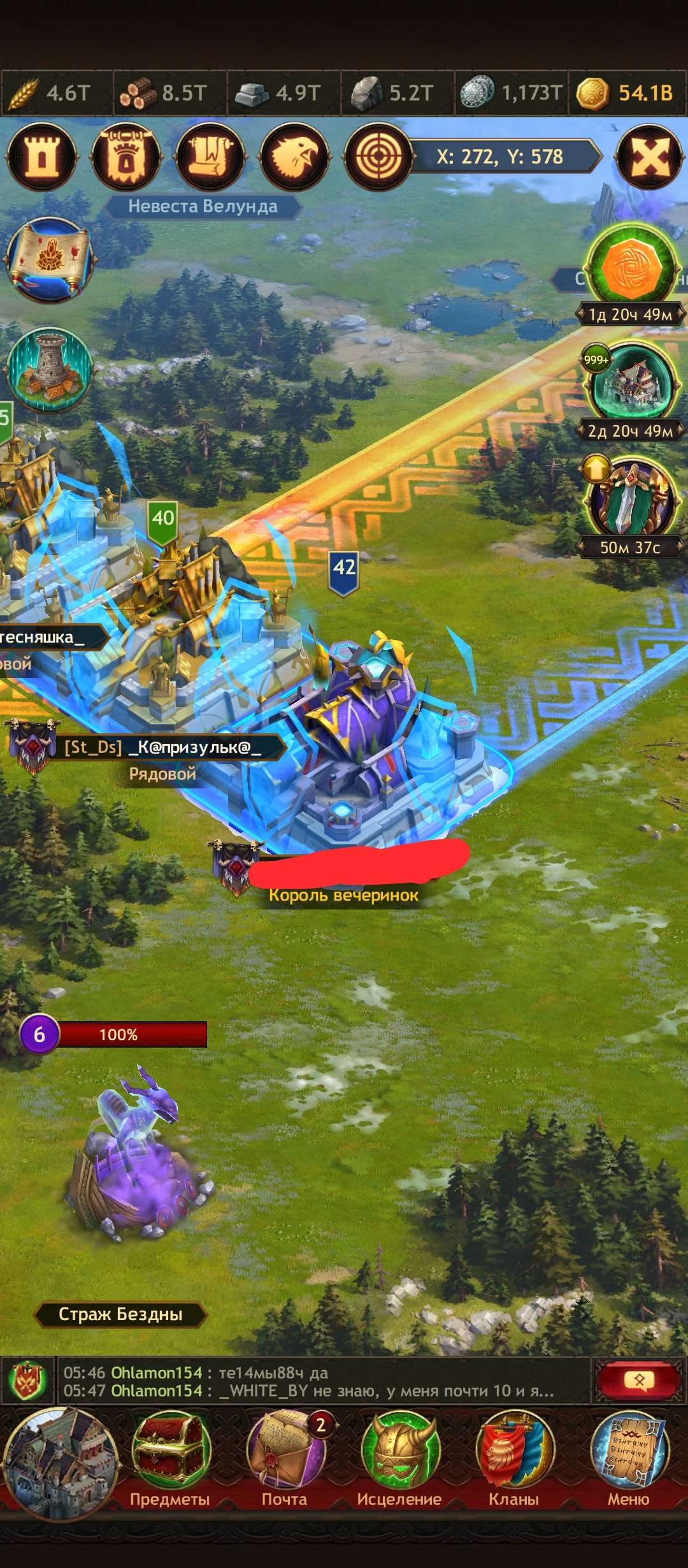Open the stone tower event icon
Image resolution: width=688 pixels, height=1568 pixels.
tap(50, 370)
